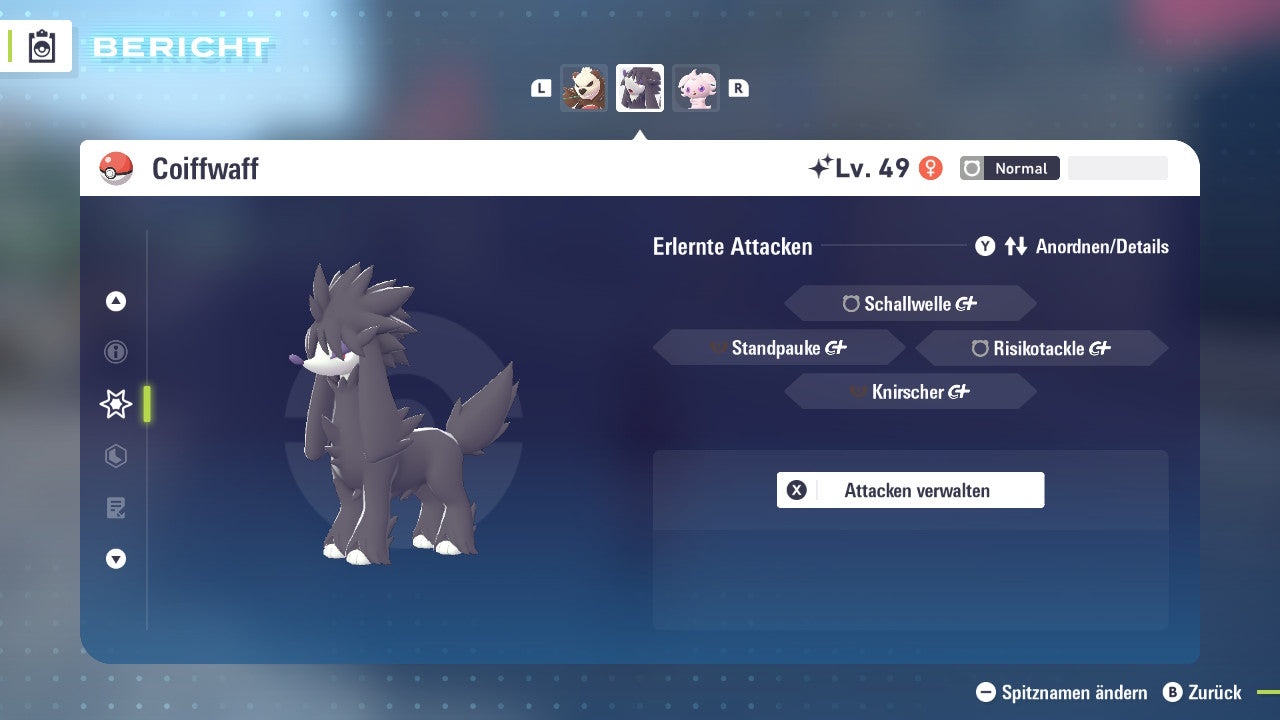Select the Schallwelle move entry

(910, 303)
